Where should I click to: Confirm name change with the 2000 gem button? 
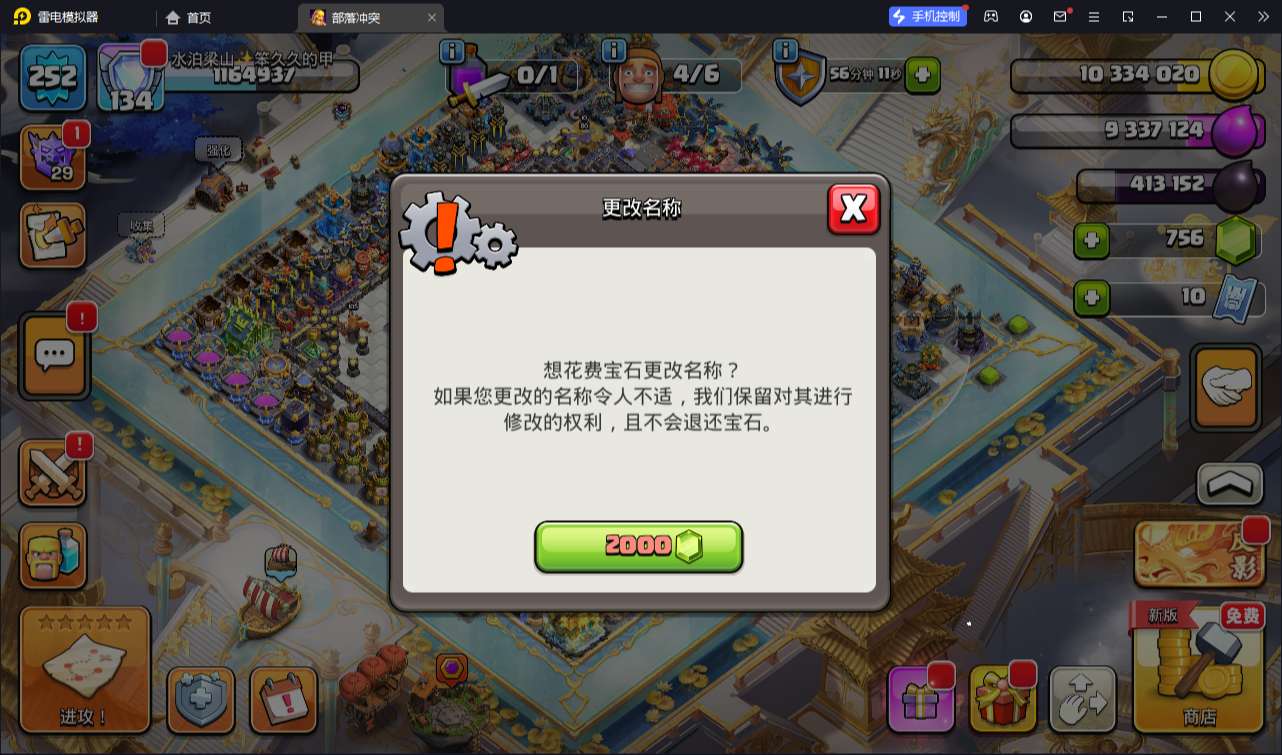coord(638,546)
